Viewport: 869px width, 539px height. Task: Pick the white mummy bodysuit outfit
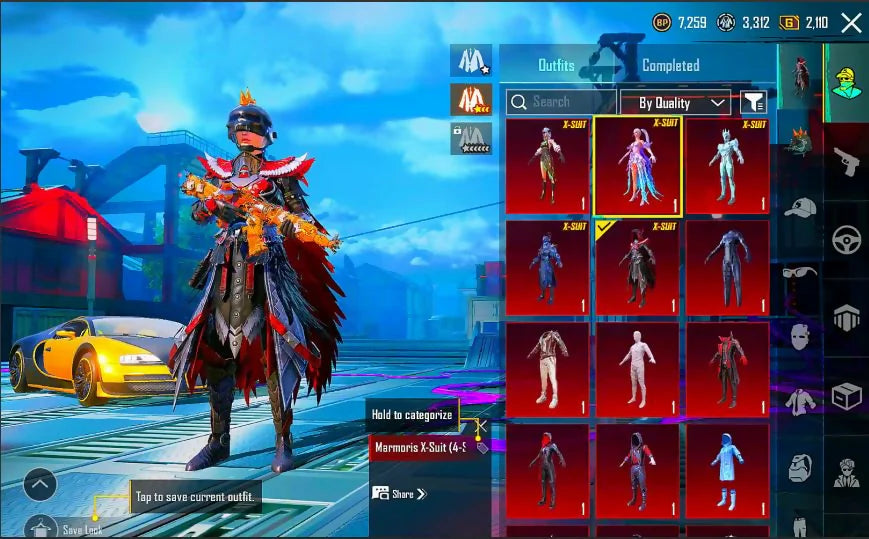click(x=638, y=370)
